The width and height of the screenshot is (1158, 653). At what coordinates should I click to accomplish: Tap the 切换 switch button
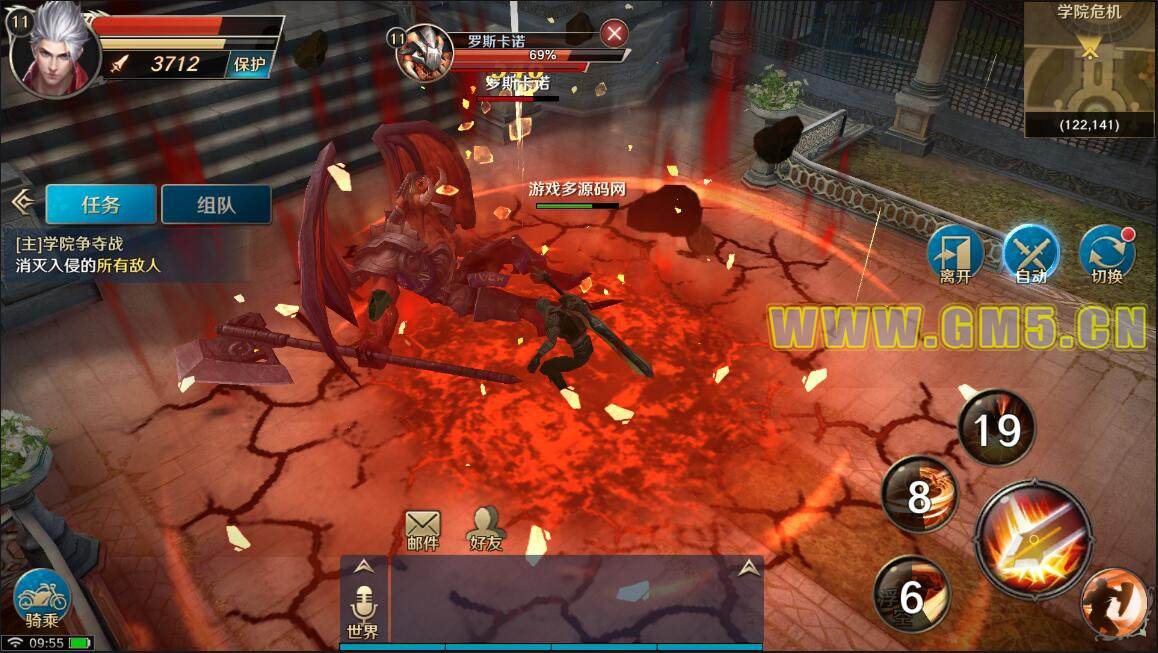[x=1107, y=254]
